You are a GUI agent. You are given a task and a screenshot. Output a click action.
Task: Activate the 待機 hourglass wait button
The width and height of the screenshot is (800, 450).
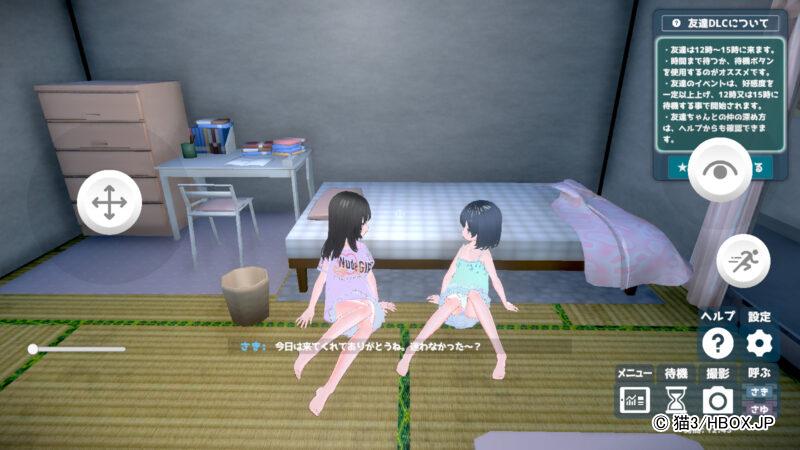[676, 400]
